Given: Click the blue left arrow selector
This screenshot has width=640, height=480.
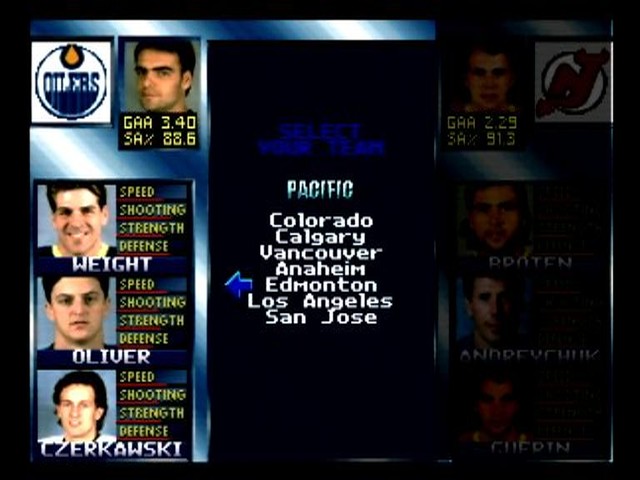Looking at the screenshot, I should [238, 285].
